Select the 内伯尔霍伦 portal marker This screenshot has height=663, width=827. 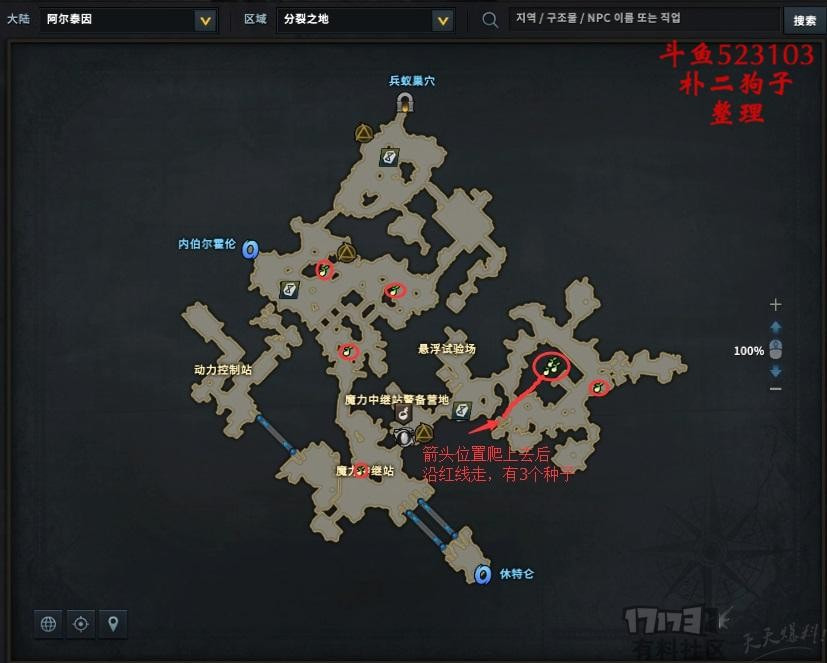pyautogui.click(x=250, y=248)
